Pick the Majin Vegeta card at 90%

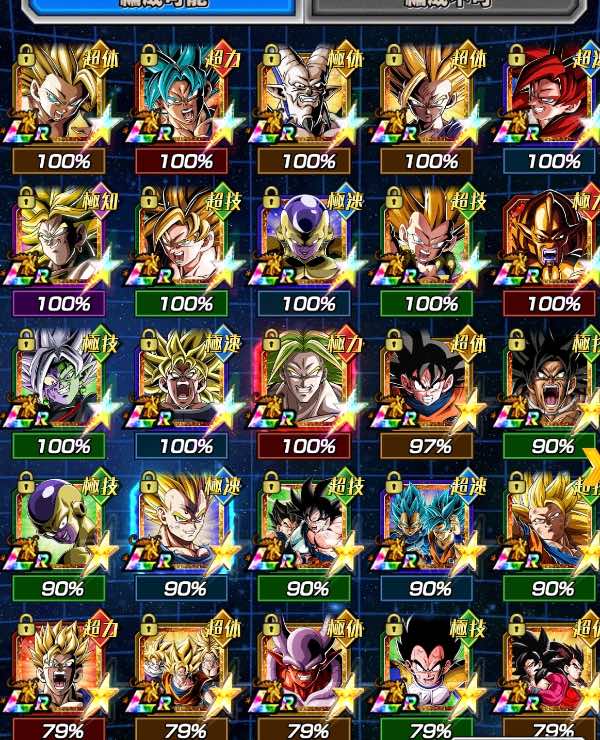(x=186, y=524)
